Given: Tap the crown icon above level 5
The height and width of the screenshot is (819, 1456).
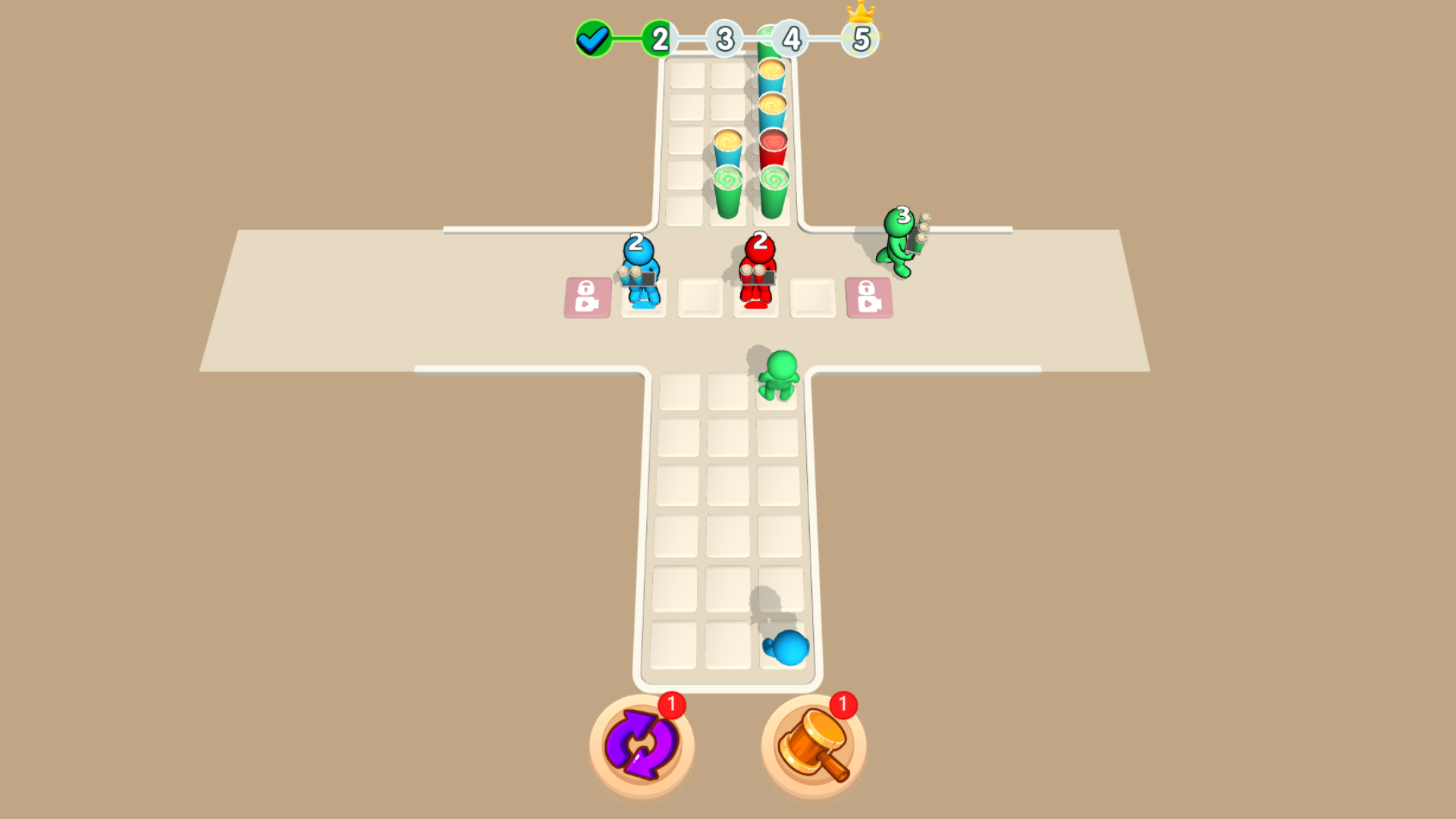Looking at the screenshot, I should coord(859,11).
